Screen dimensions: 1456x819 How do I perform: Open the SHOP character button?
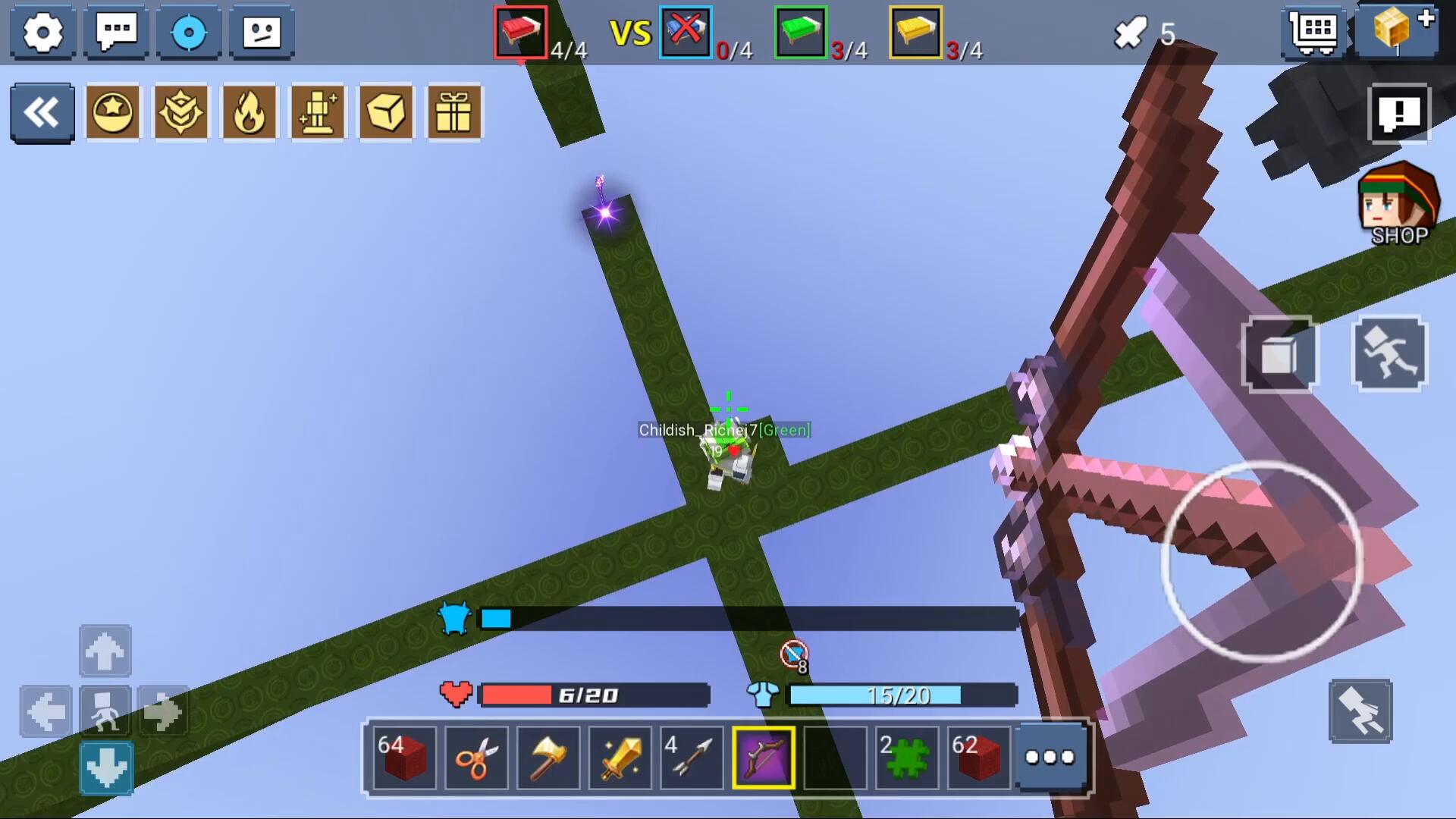point(1398,205)
